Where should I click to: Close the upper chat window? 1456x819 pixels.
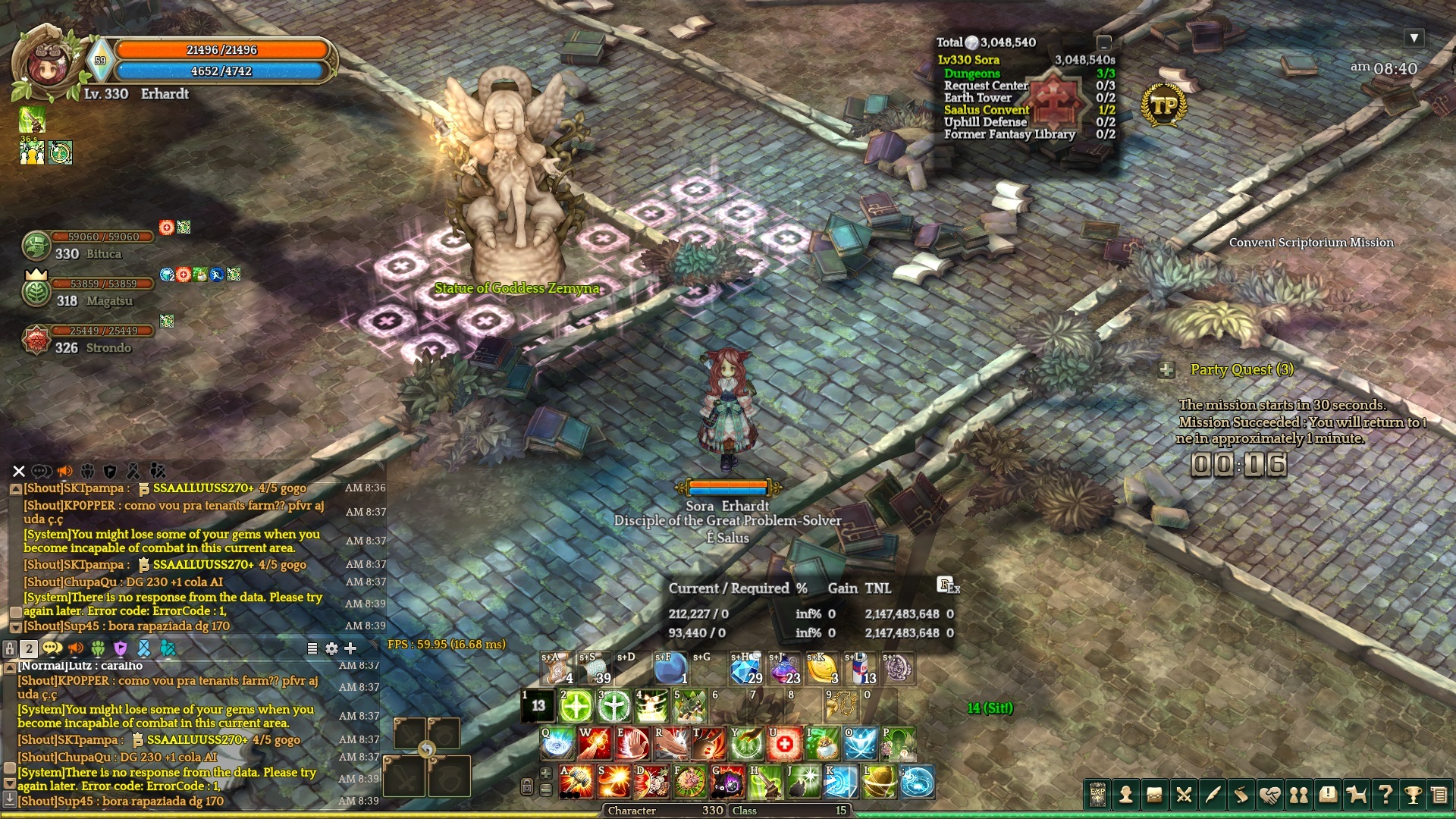tap(19, 471)
